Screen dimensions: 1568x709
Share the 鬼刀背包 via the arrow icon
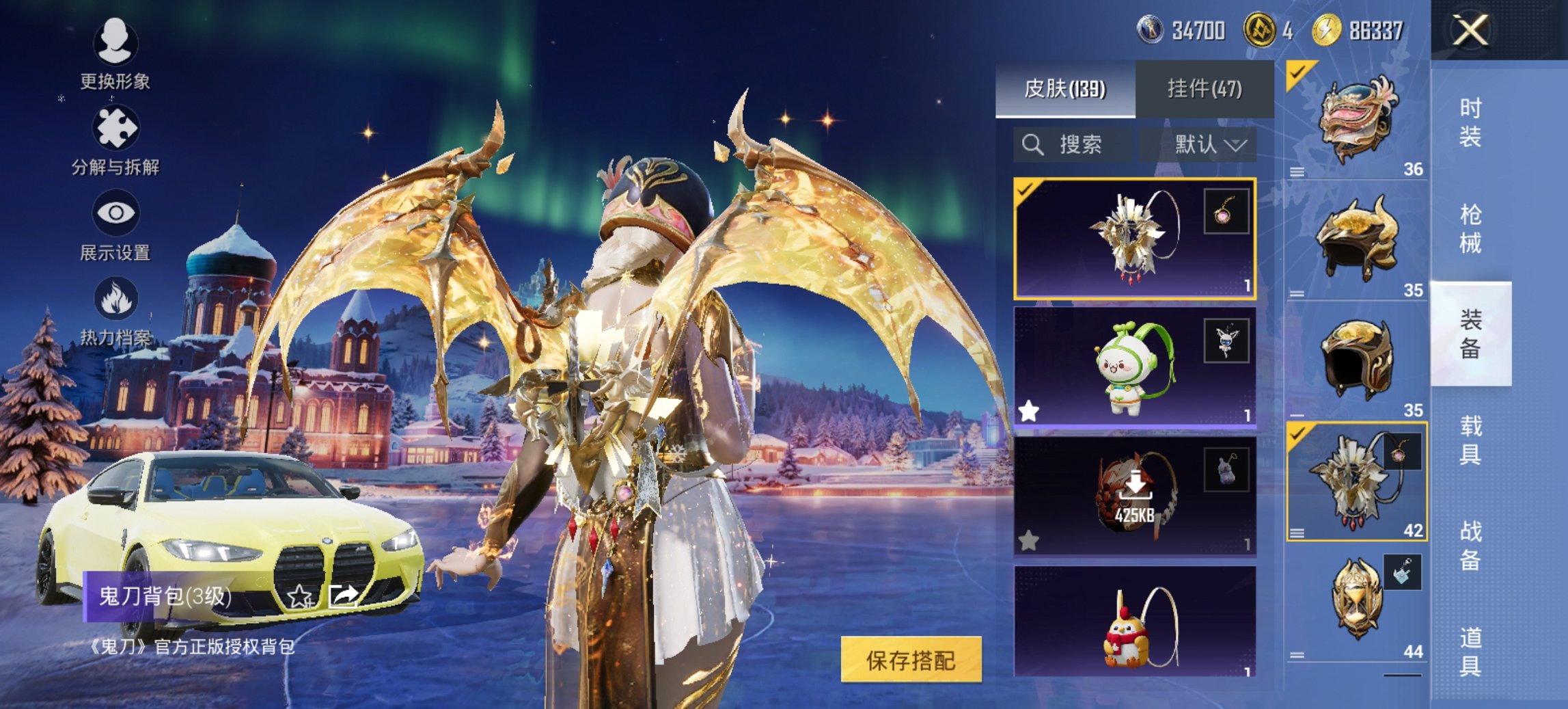click(343, 596)
